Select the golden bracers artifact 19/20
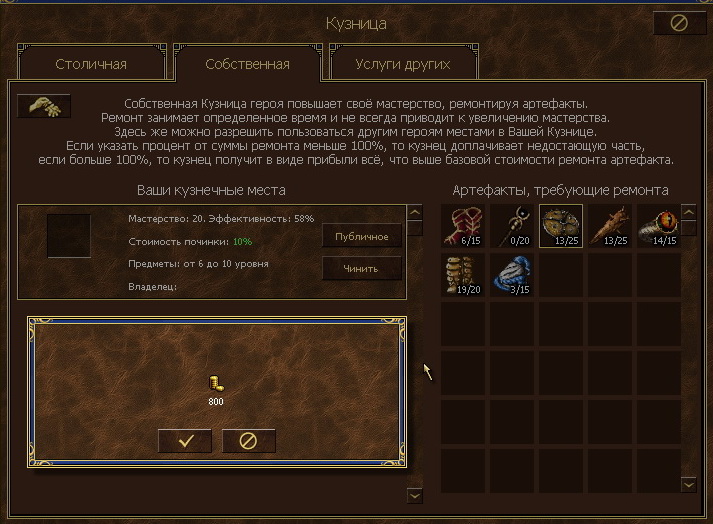713x524 pixels. click(x=463, y=275)
